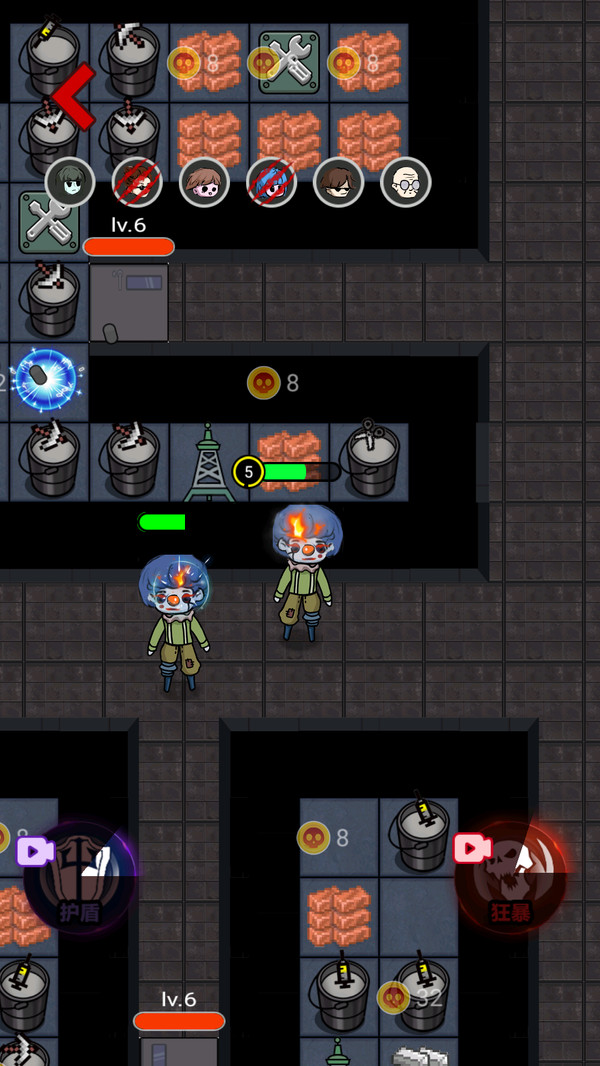Viewport: 600px width, 1066px height.
Task: Select the pale dark-haired survivor portrait
Action: tap(70, 182)
